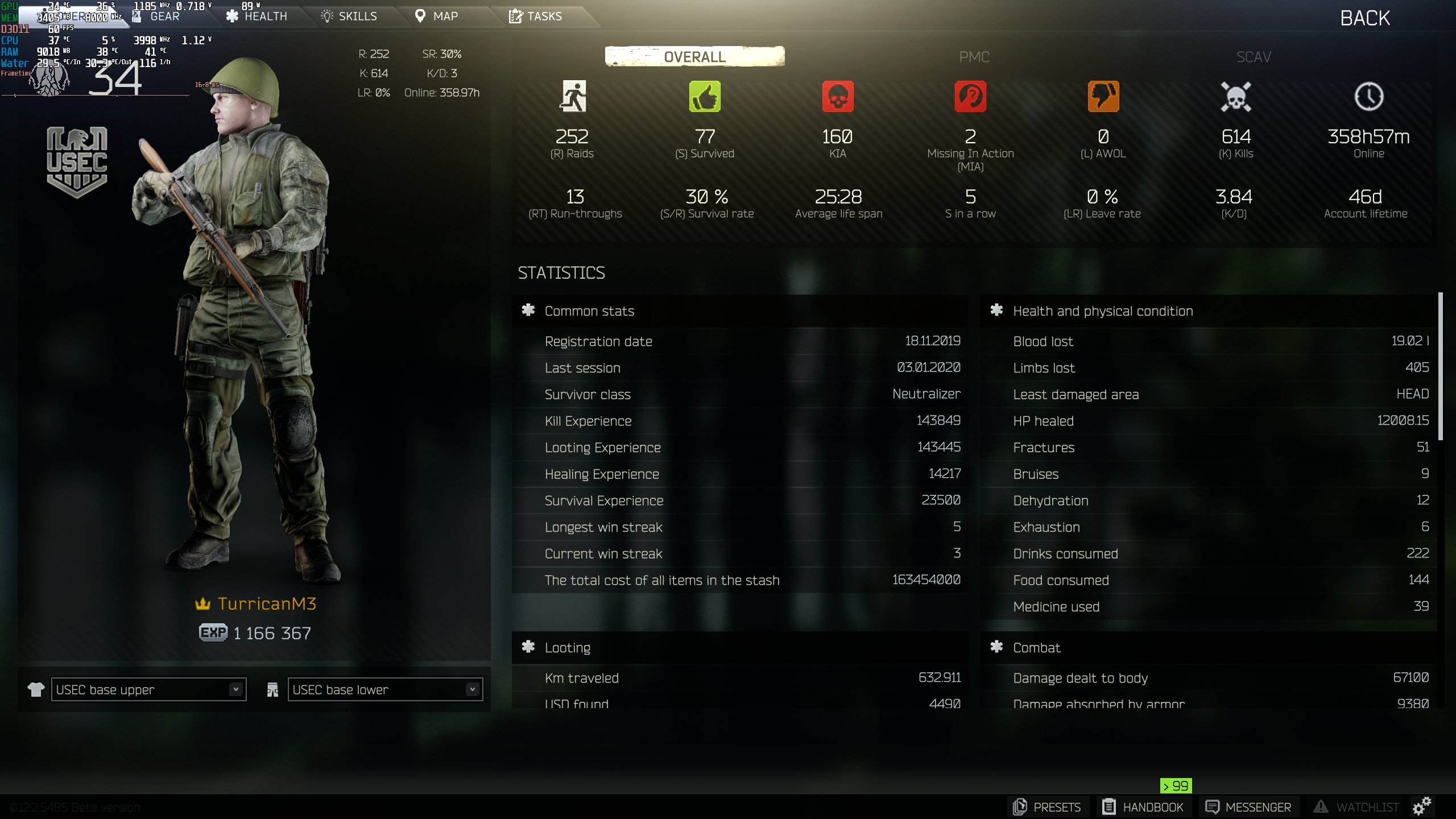Click the red KIA skull icon

[x=838, y=97]
